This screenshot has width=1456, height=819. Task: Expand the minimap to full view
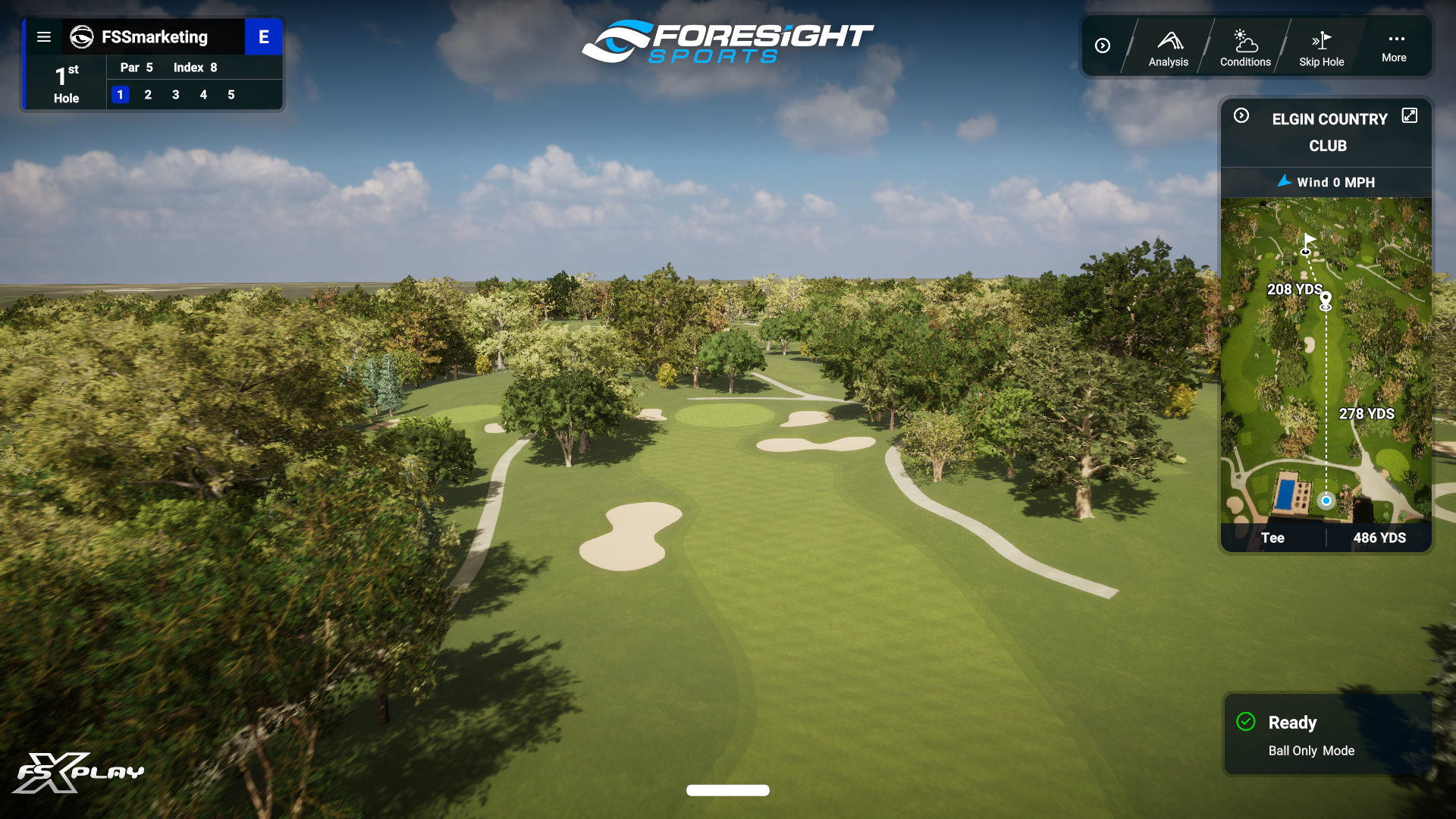1410,115
